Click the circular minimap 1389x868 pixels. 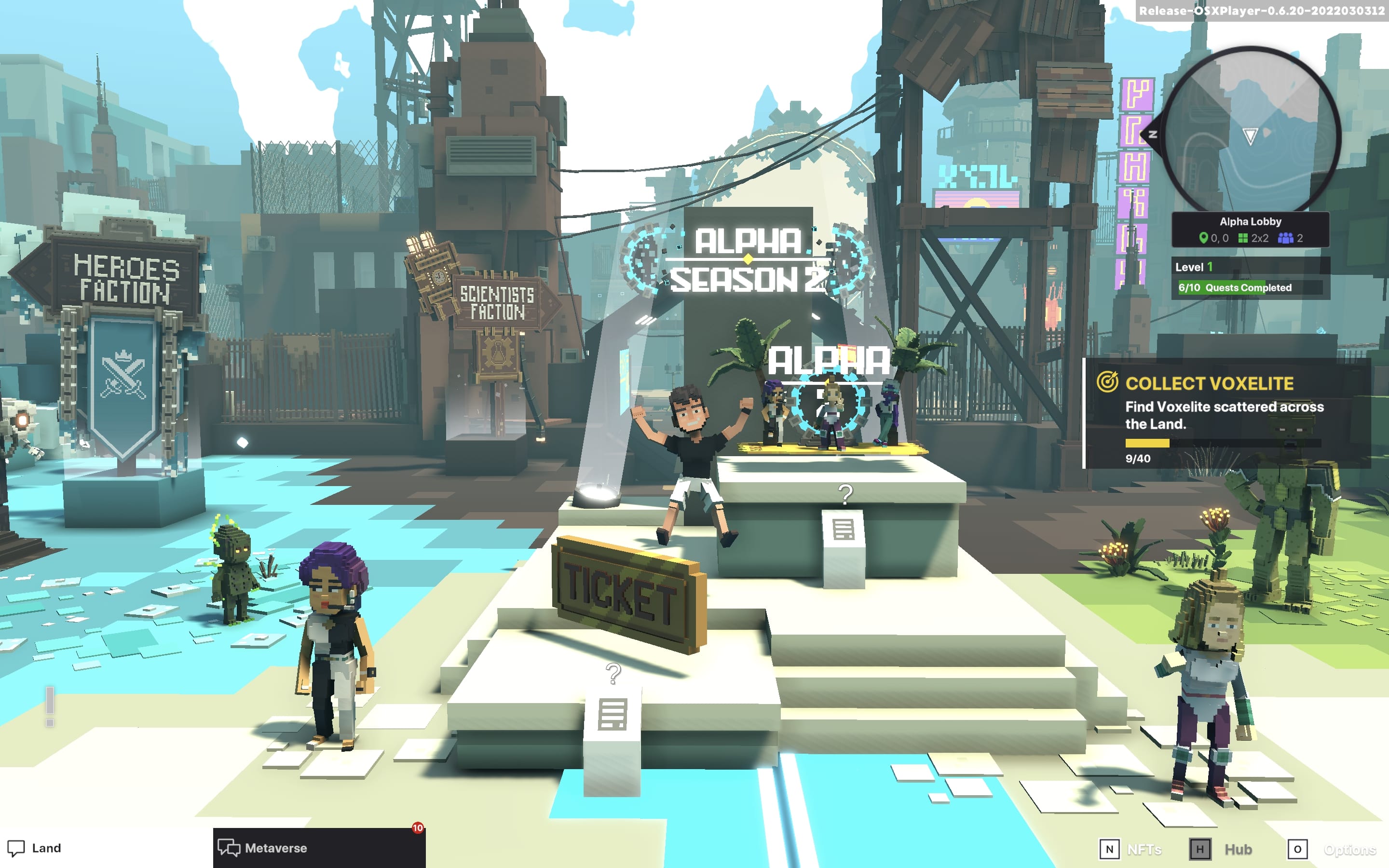coord(1251,132)
